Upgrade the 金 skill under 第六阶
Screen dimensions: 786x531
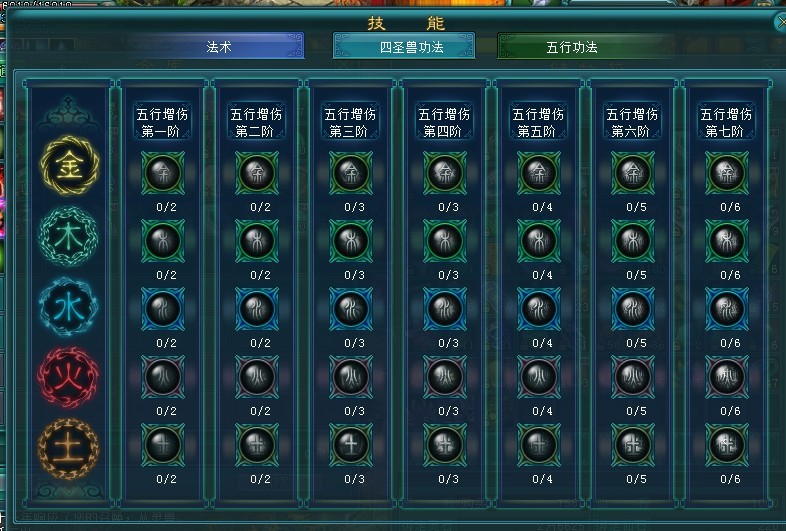coord(631,174)
